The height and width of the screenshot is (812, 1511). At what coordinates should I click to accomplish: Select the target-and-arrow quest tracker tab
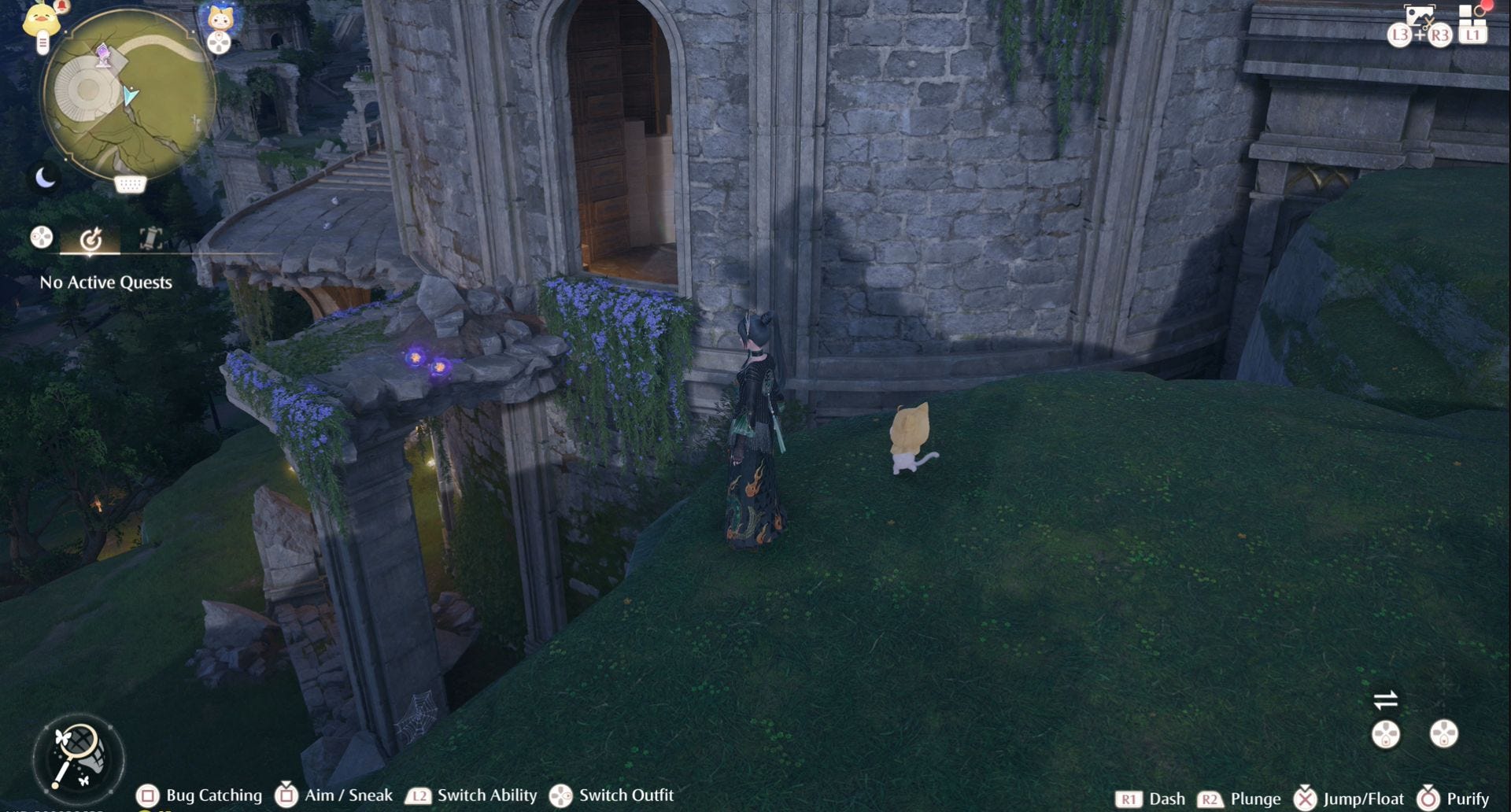(x=91, y=238)
